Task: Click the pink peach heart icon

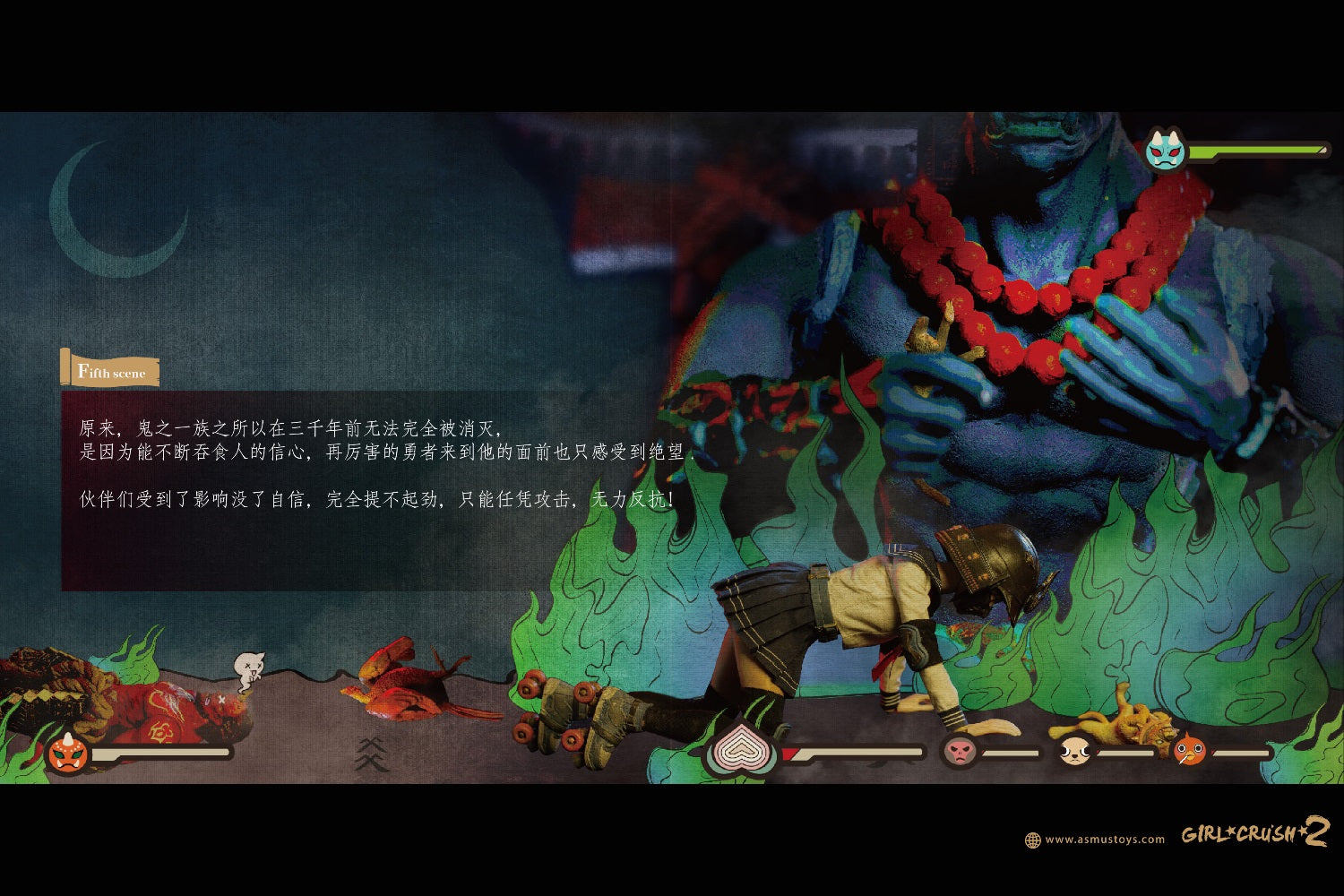Action: click(741, 750)
